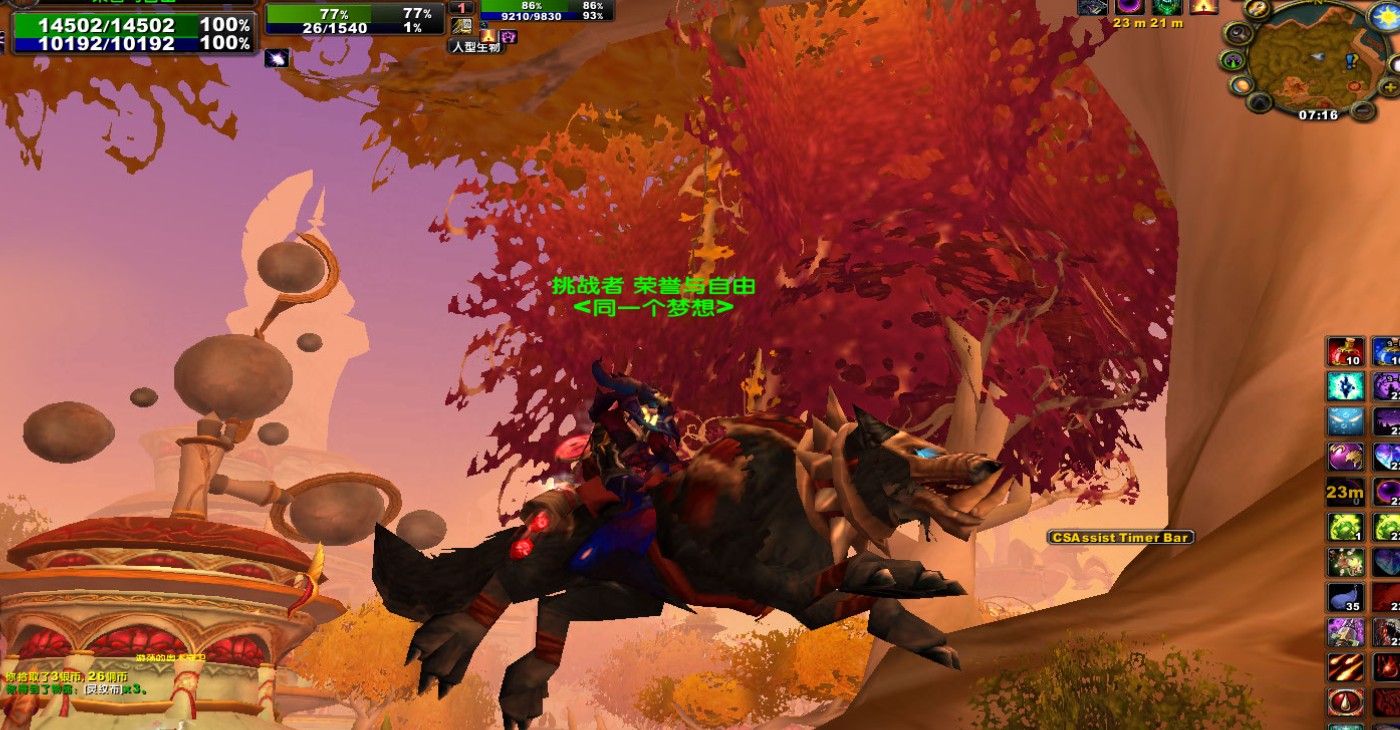Click the green bubbling spell with count 1
The height and width of the screenshot is (730, 1400).
(1345, 527)
